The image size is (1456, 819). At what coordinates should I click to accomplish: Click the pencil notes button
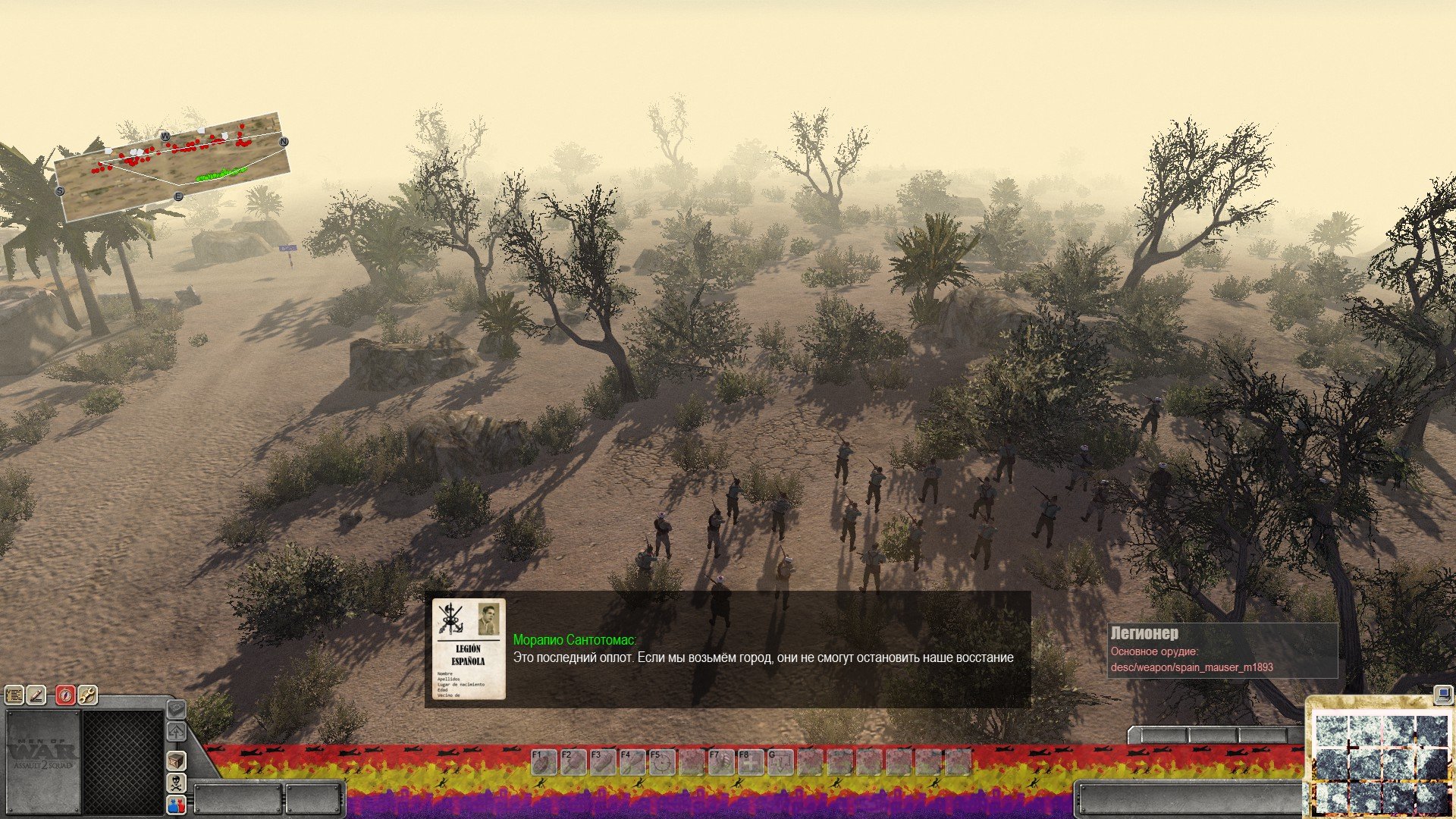click(36, 695)
